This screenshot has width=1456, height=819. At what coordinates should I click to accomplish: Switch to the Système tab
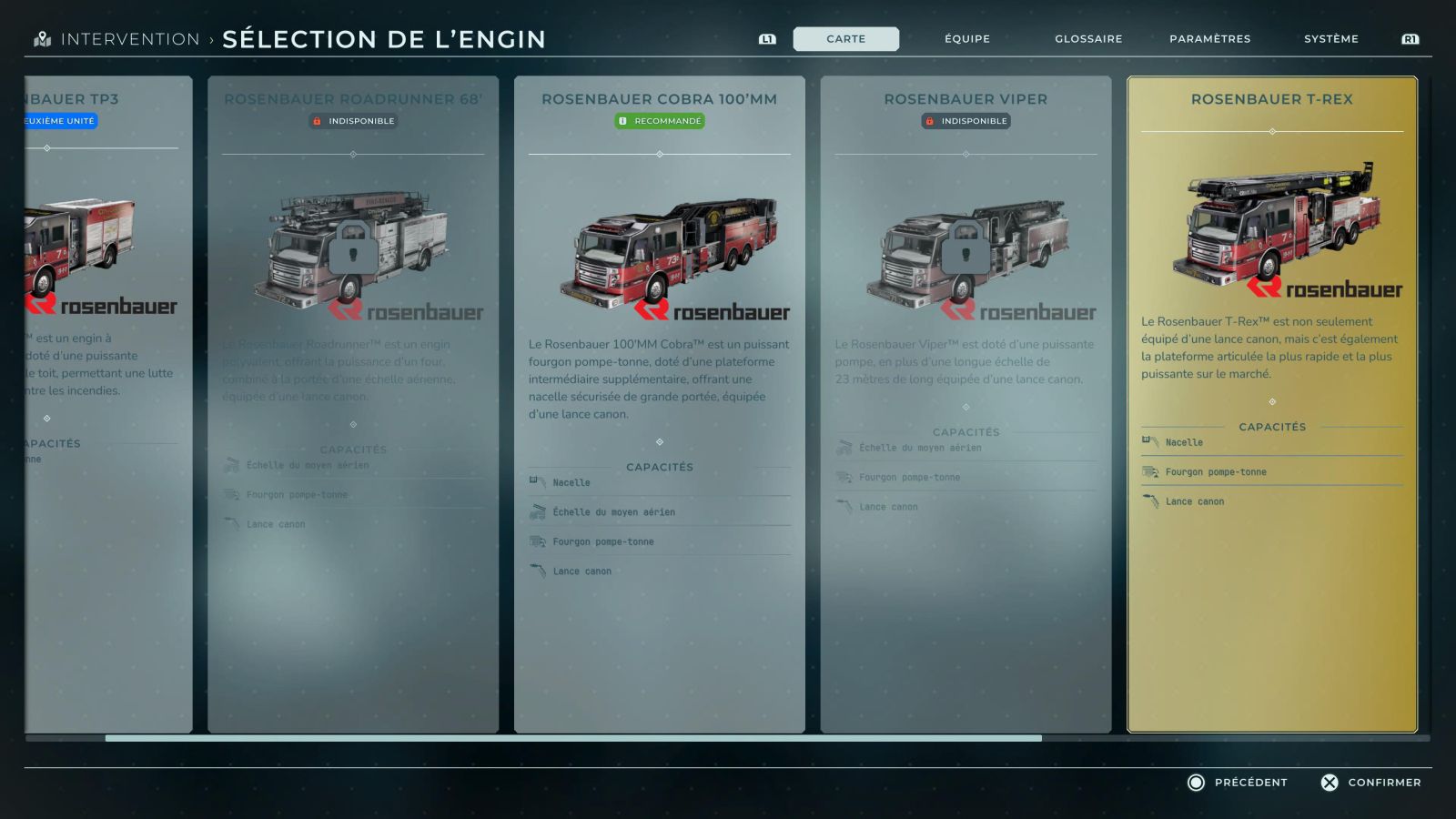click(x=1330, y=39)
